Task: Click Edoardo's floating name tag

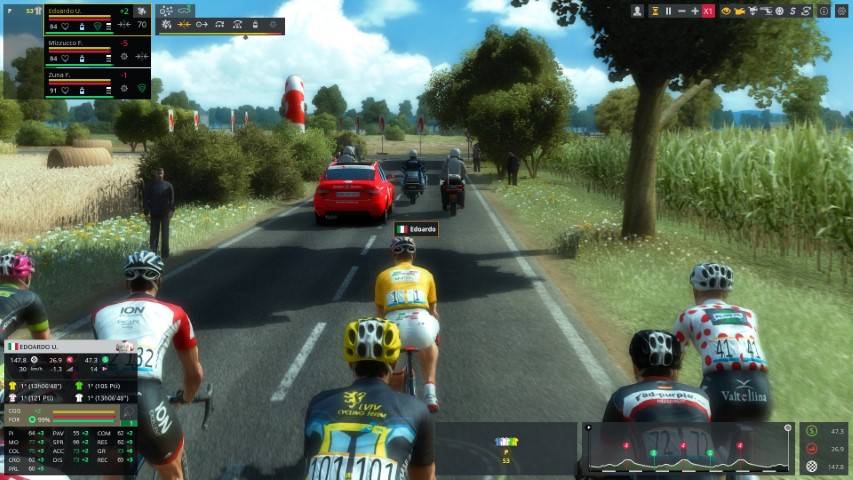Action: click(416, 229)
